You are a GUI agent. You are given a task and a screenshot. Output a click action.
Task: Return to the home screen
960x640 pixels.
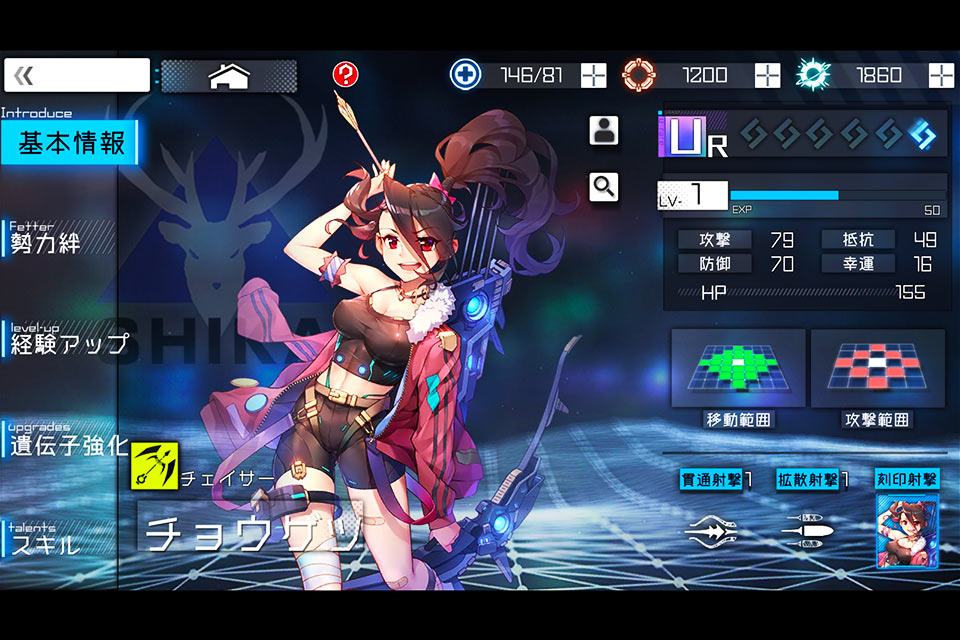click(x=229, y=76)
